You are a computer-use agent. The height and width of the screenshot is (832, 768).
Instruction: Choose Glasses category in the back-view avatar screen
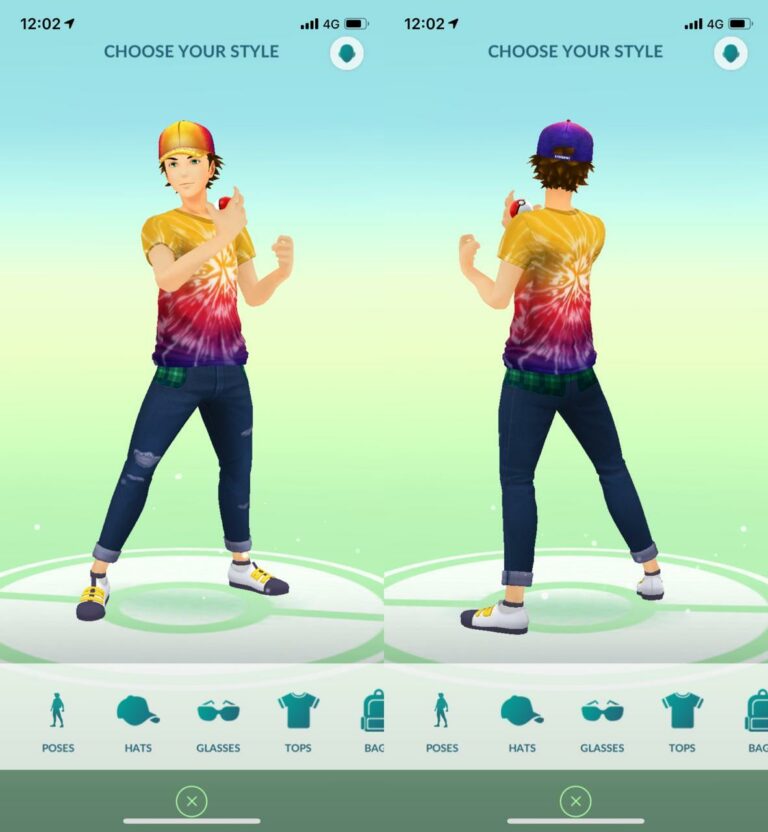point(602,720)
